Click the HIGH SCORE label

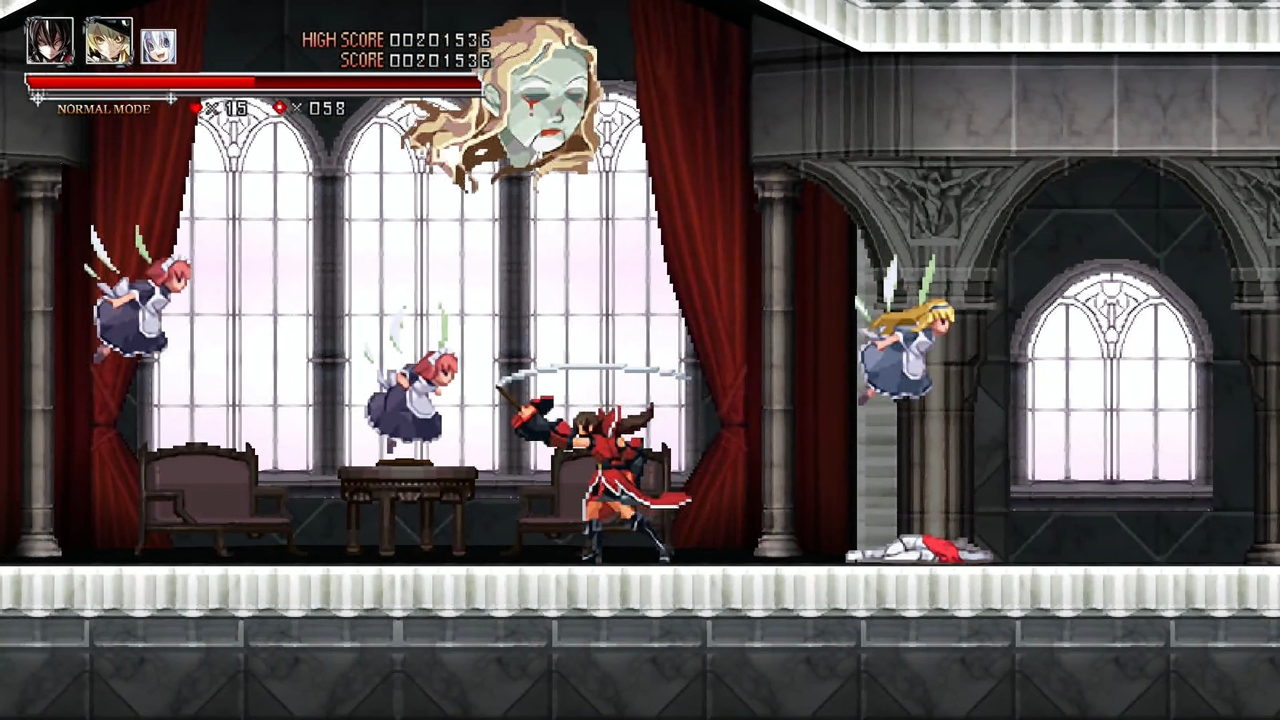pos(343,39)
